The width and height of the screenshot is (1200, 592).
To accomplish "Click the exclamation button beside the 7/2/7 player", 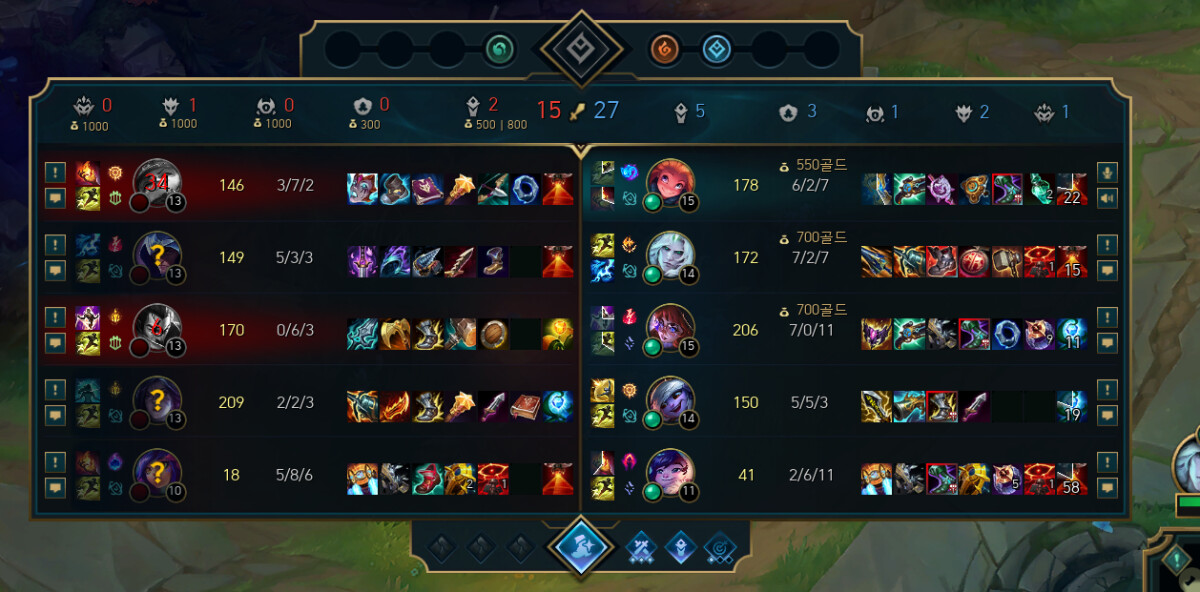I will 1106,244.
